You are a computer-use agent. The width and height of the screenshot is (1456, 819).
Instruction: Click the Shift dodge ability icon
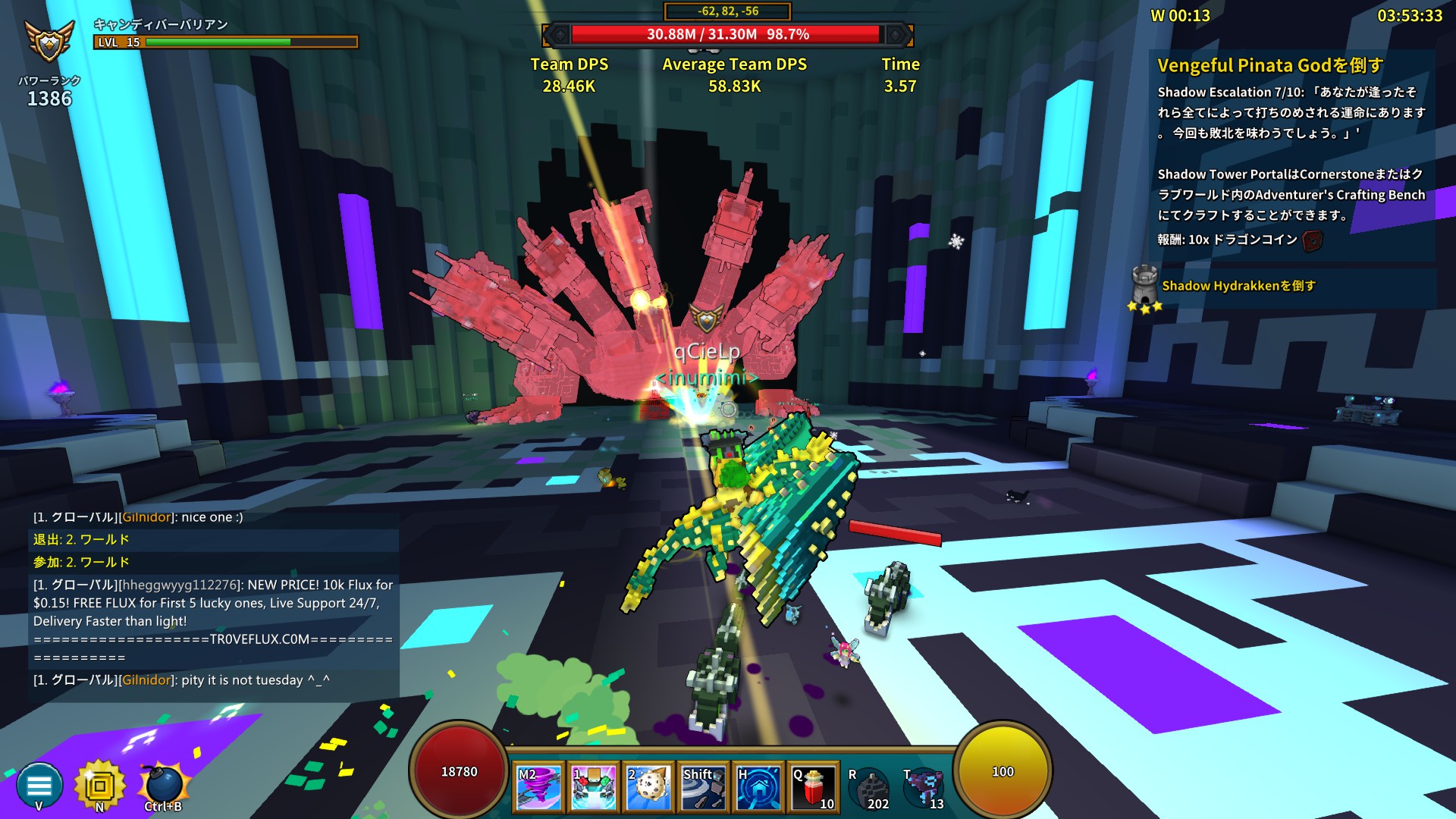[x=702, y=786]
